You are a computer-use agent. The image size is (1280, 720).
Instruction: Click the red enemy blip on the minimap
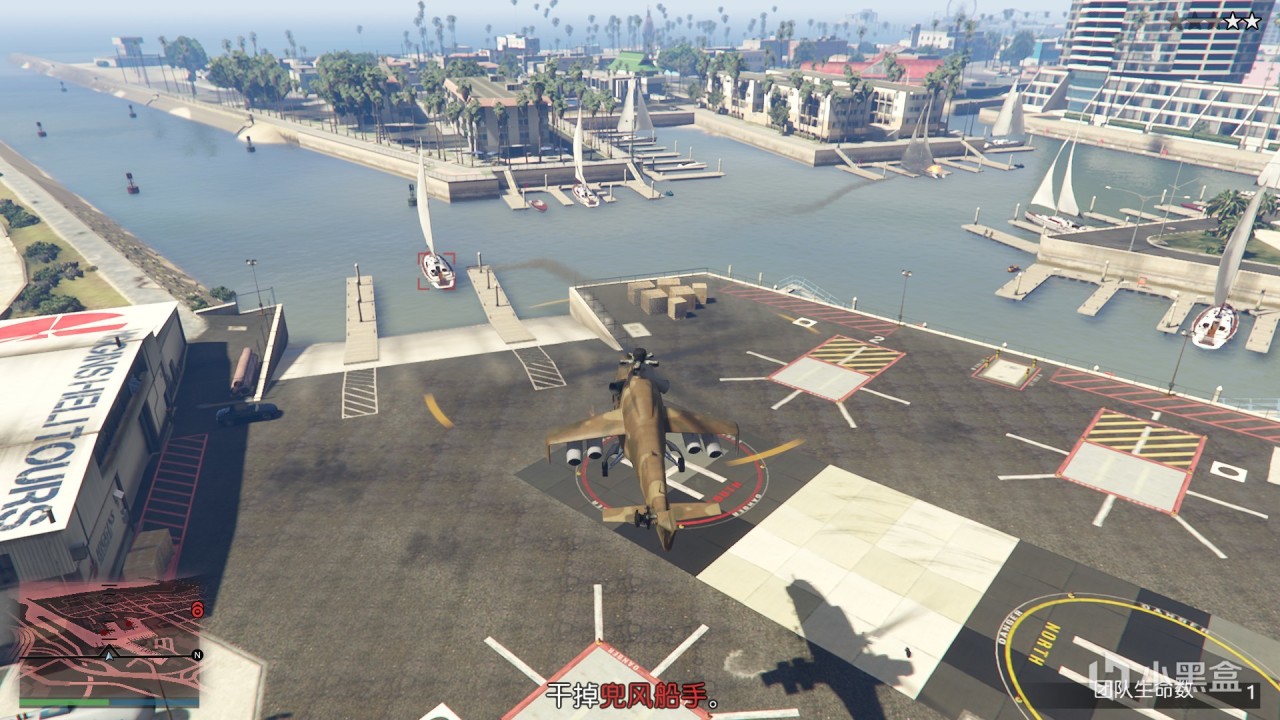[x=129, y=624]
